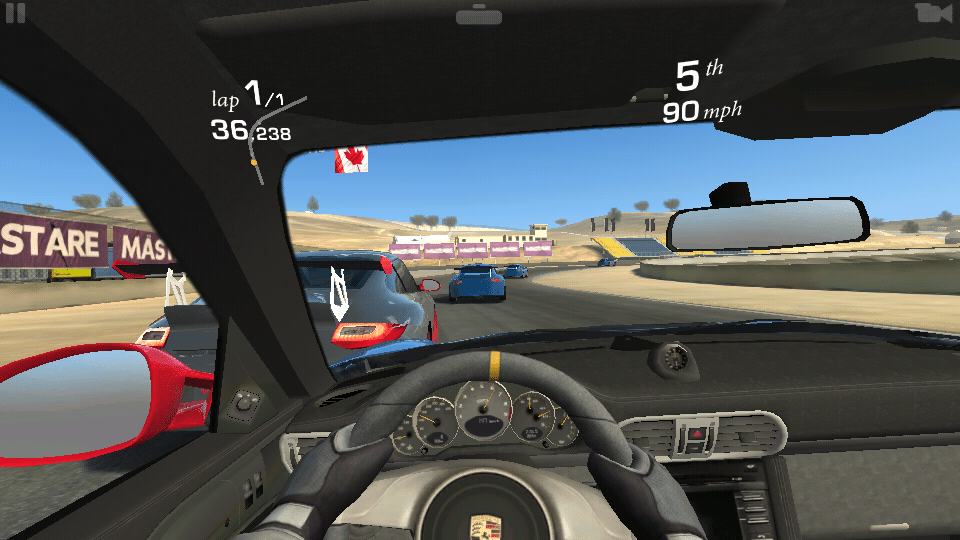This screenshot has width=960, height=540.
Task: Tap the car icon at top center
Action: point(478,15)
